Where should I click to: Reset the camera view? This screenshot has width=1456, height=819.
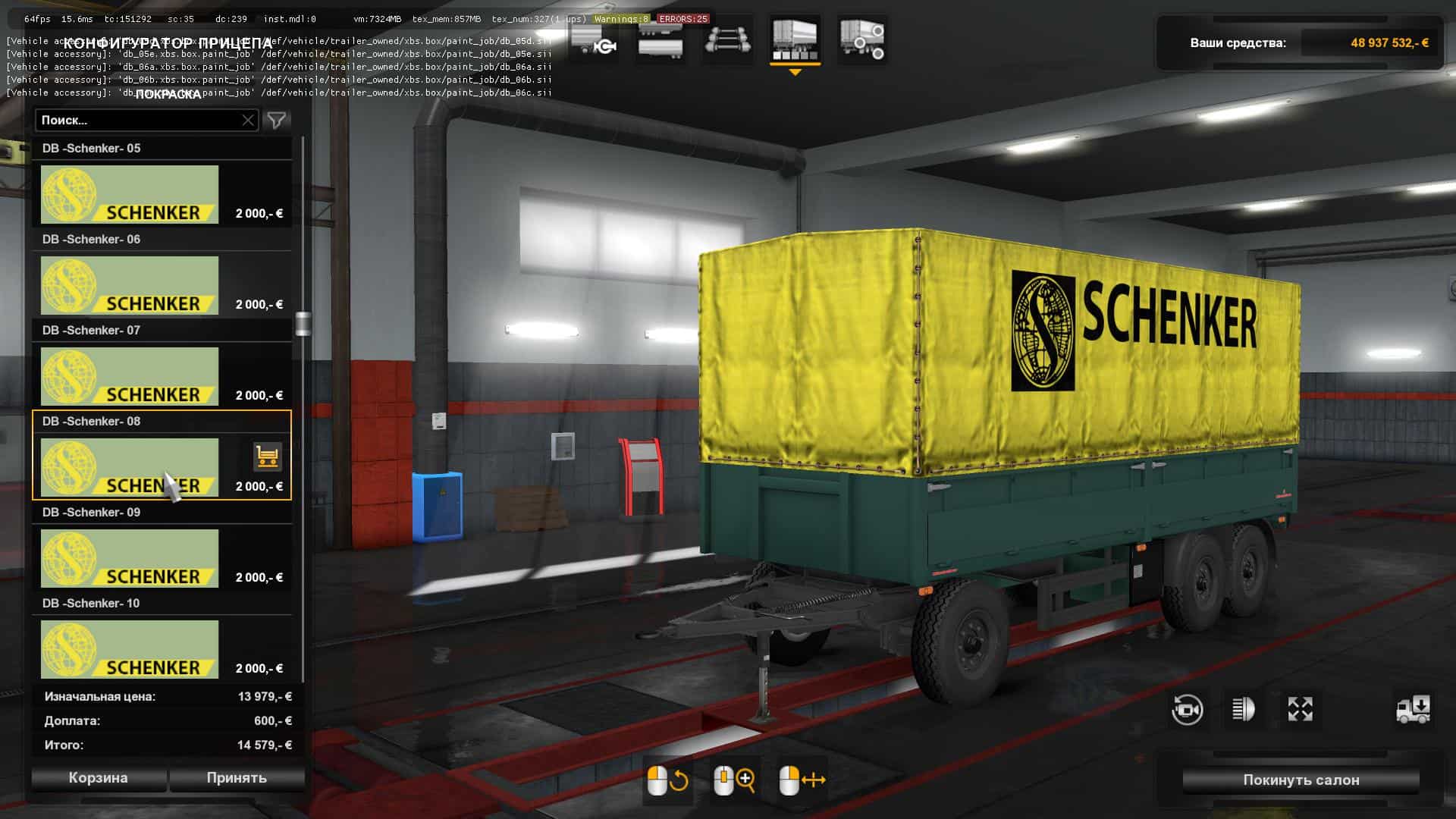(1187, 710)
